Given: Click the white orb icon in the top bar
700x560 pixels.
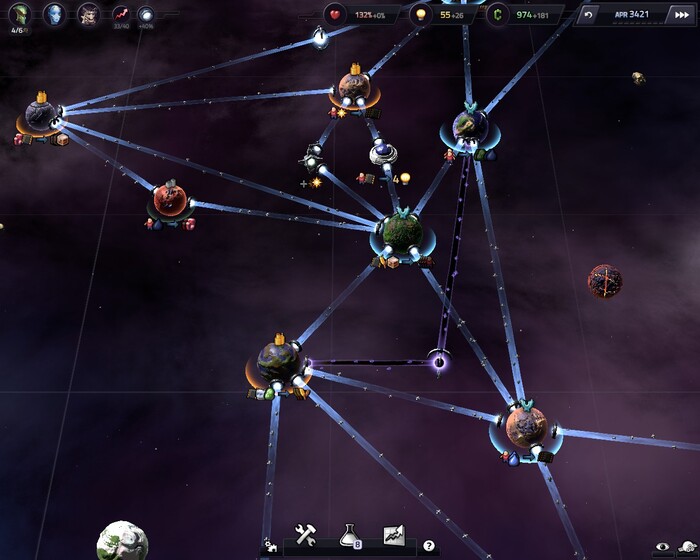Looking at the screenshot, I should [146, 14].
